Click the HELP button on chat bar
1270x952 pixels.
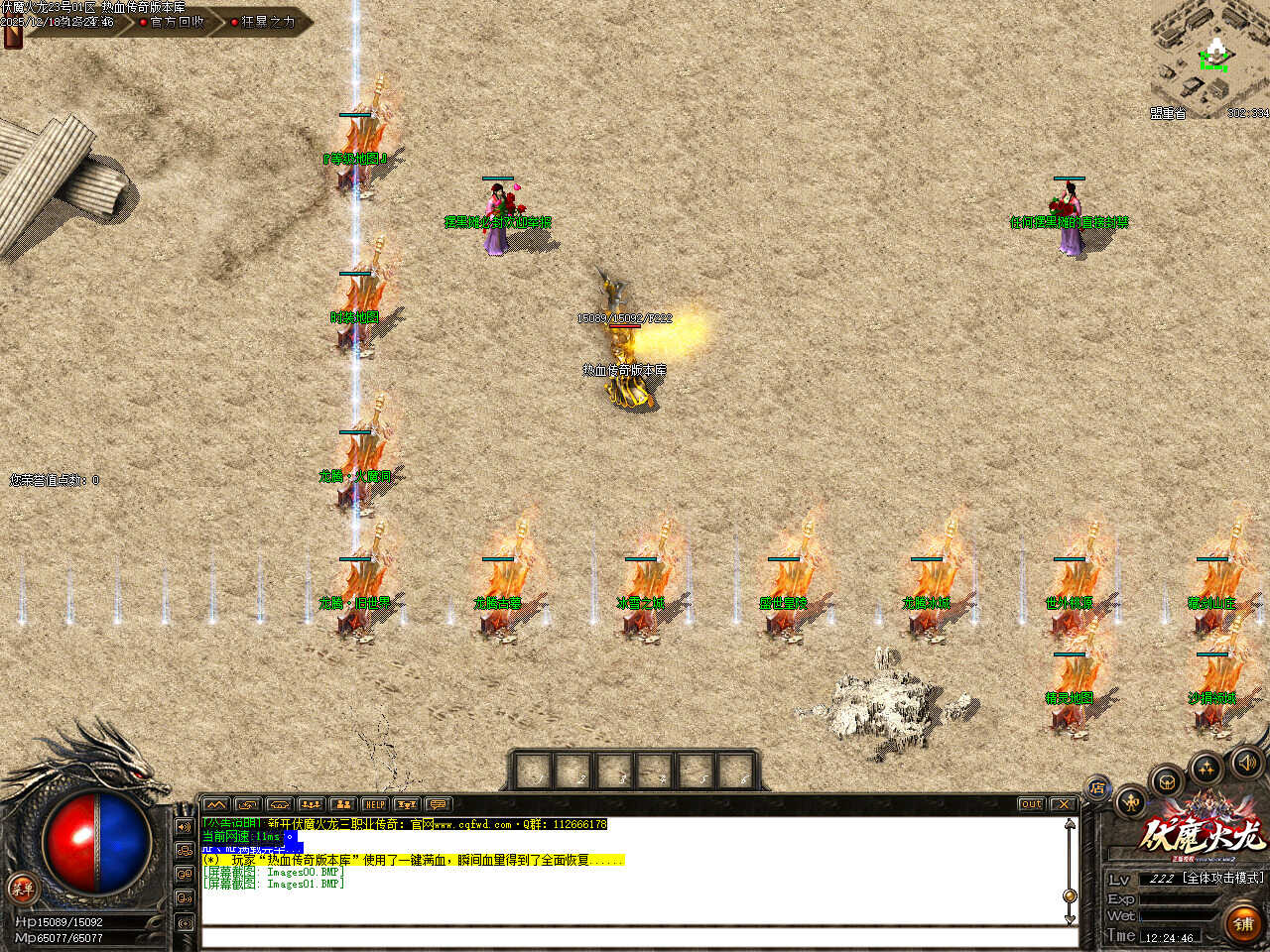coord(374,804)
